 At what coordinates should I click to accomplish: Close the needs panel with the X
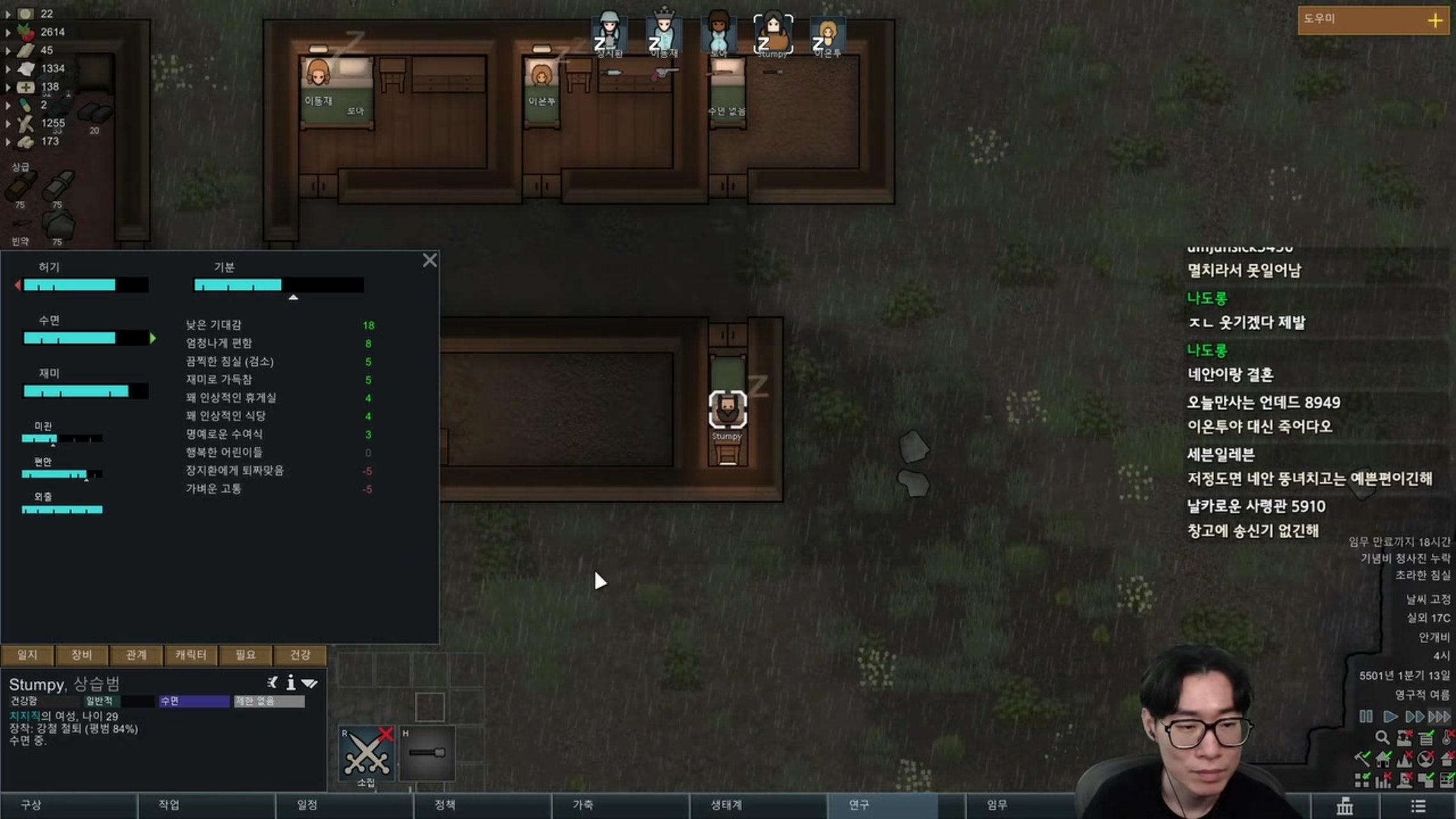(x=430, y=260)
